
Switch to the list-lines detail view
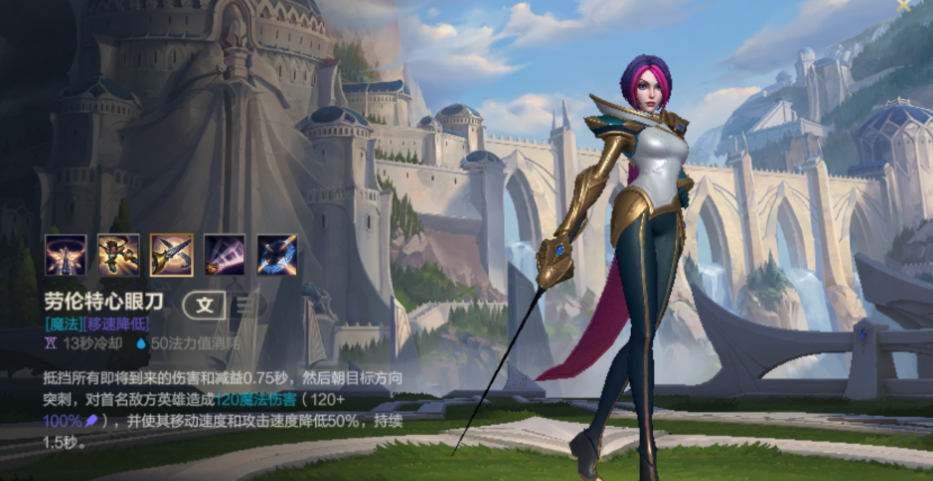tap(245, 305)
